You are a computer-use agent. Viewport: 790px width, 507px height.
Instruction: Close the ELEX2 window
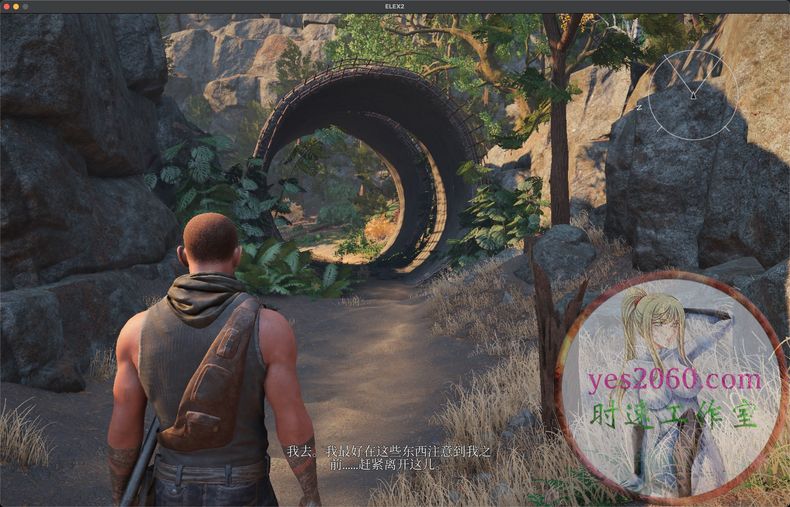pyautogui.click(x=6, y=6)
